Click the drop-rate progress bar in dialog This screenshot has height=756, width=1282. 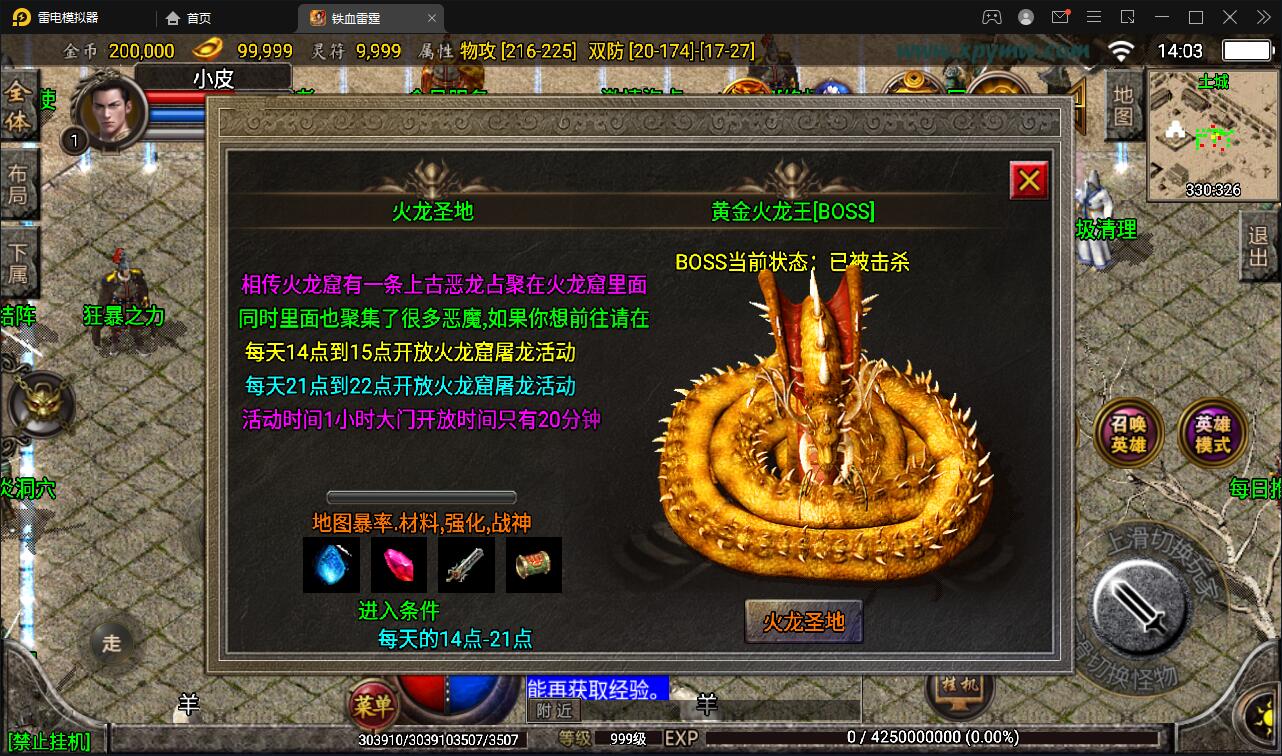[421, 496]
